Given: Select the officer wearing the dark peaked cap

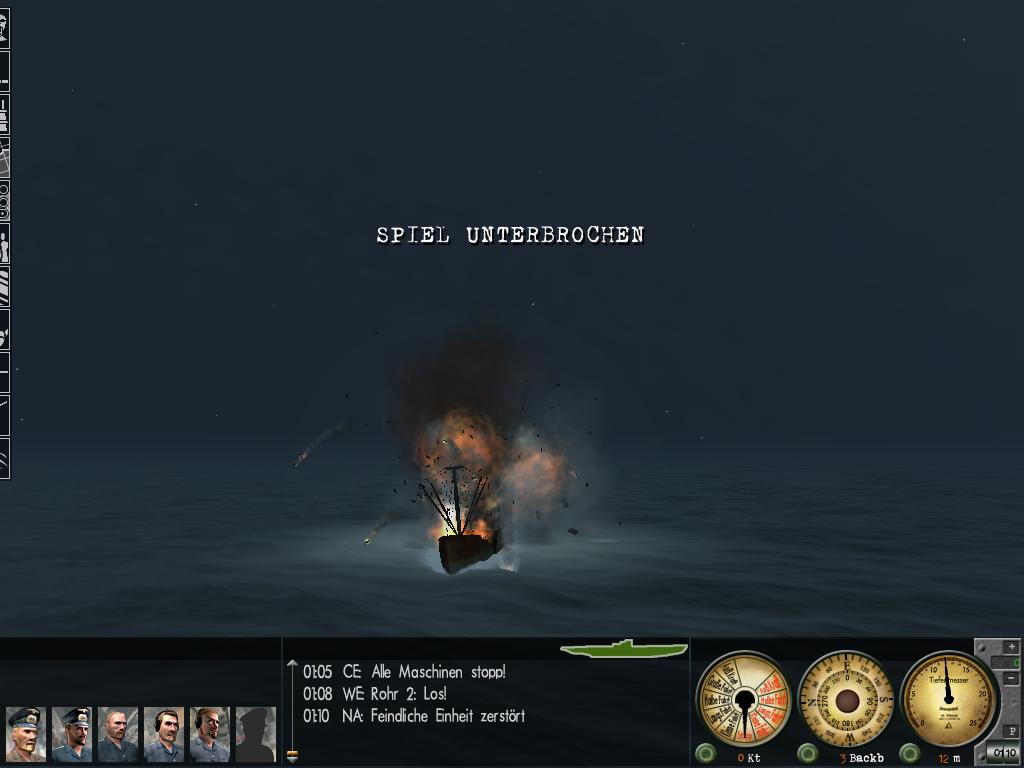Looking at the screenshot, I should pos(72,734).
